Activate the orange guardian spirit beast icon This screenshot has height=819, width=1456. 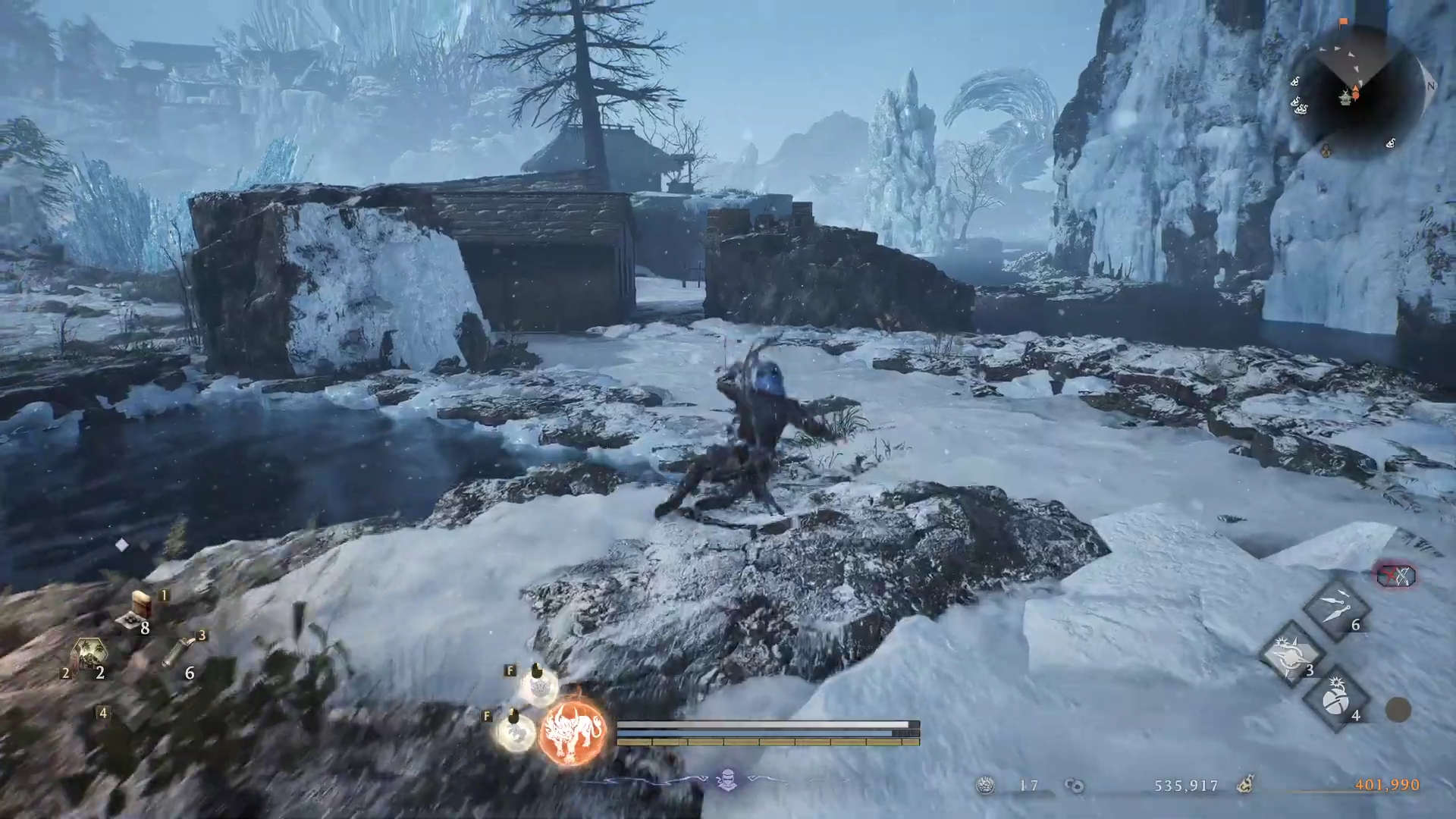573,730
